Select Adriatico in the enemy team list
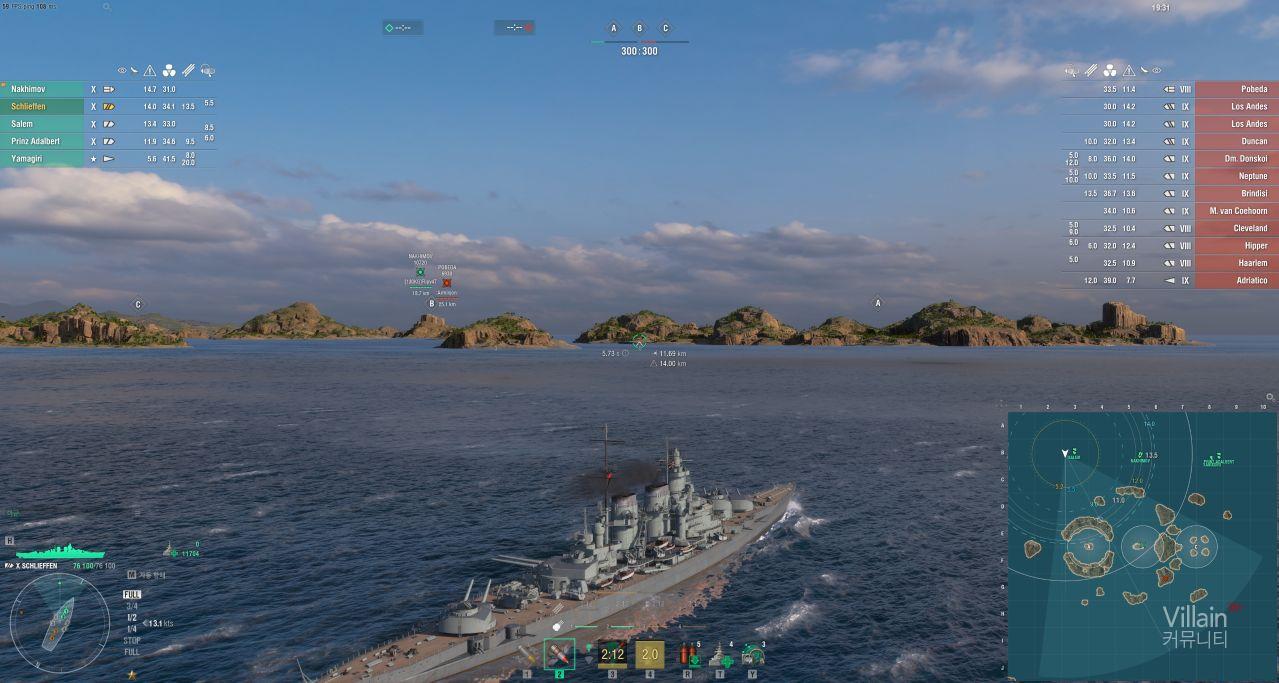1279x683 pixels. [x=1236, y=281]
